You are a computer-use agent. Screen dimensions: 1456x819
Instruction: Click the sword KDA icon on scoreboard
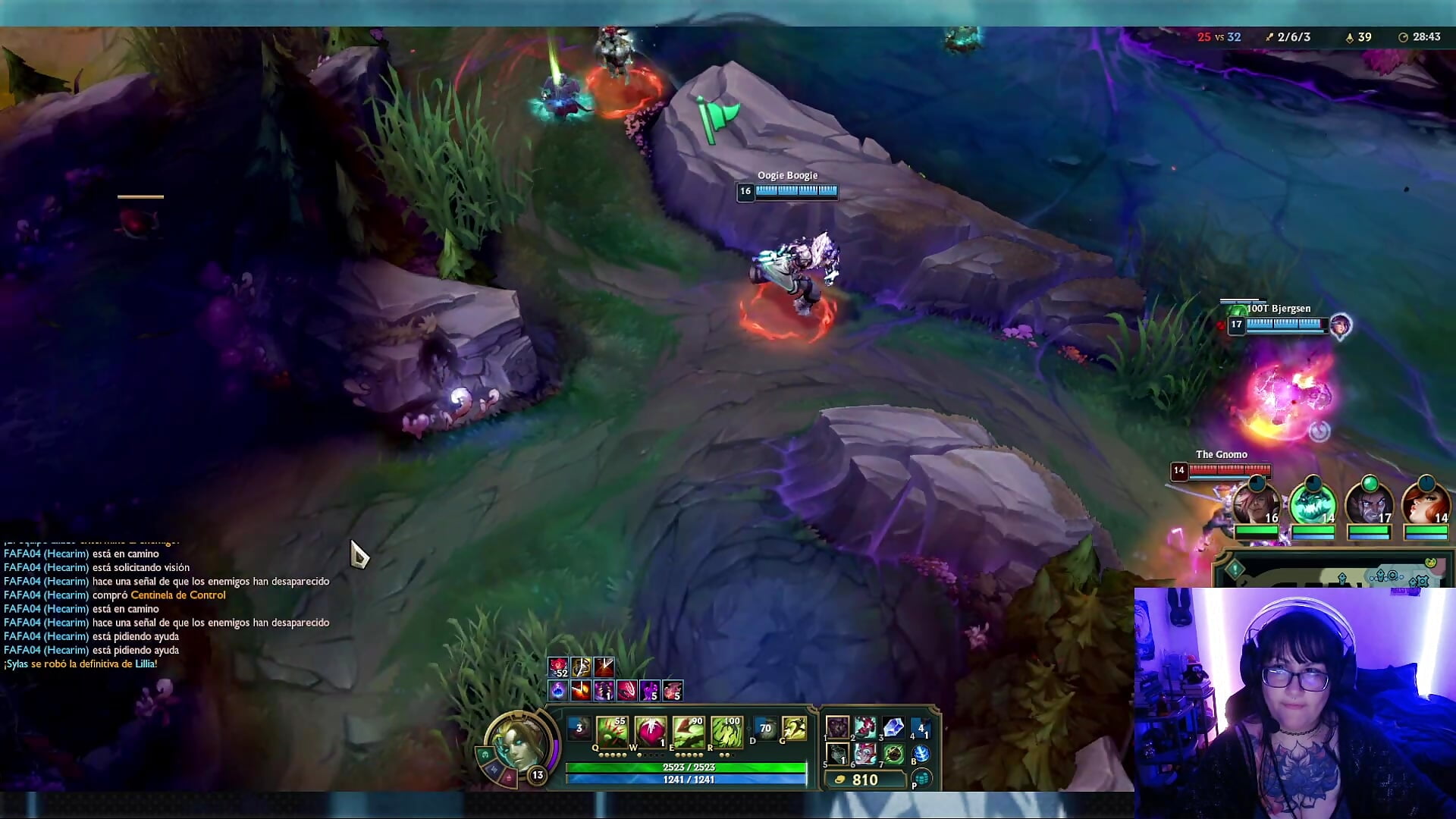[x=1269, y=37]
